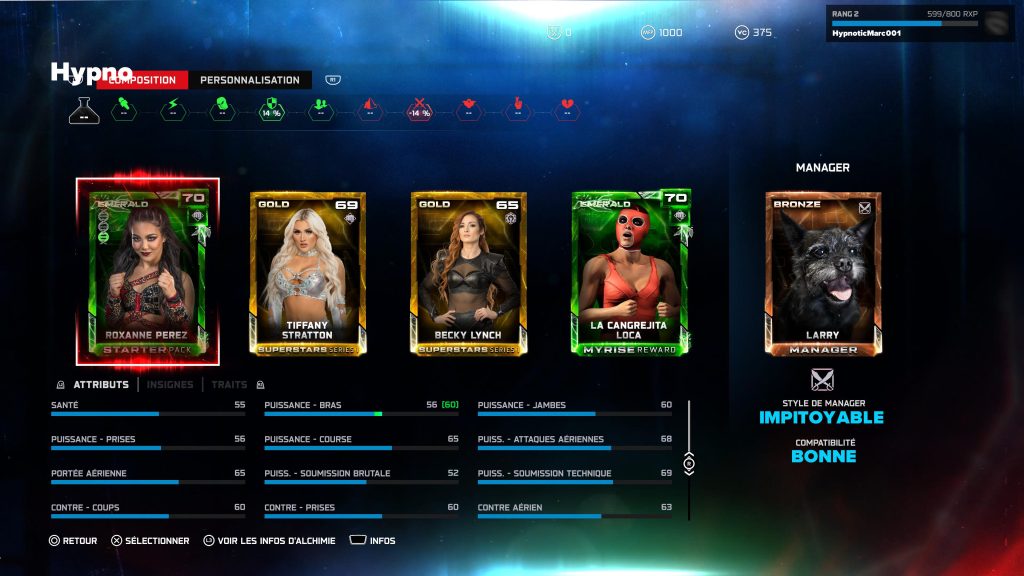1024x576 pixels.
Task: Click the alchemy flask icon
Action: click(84, 110)
